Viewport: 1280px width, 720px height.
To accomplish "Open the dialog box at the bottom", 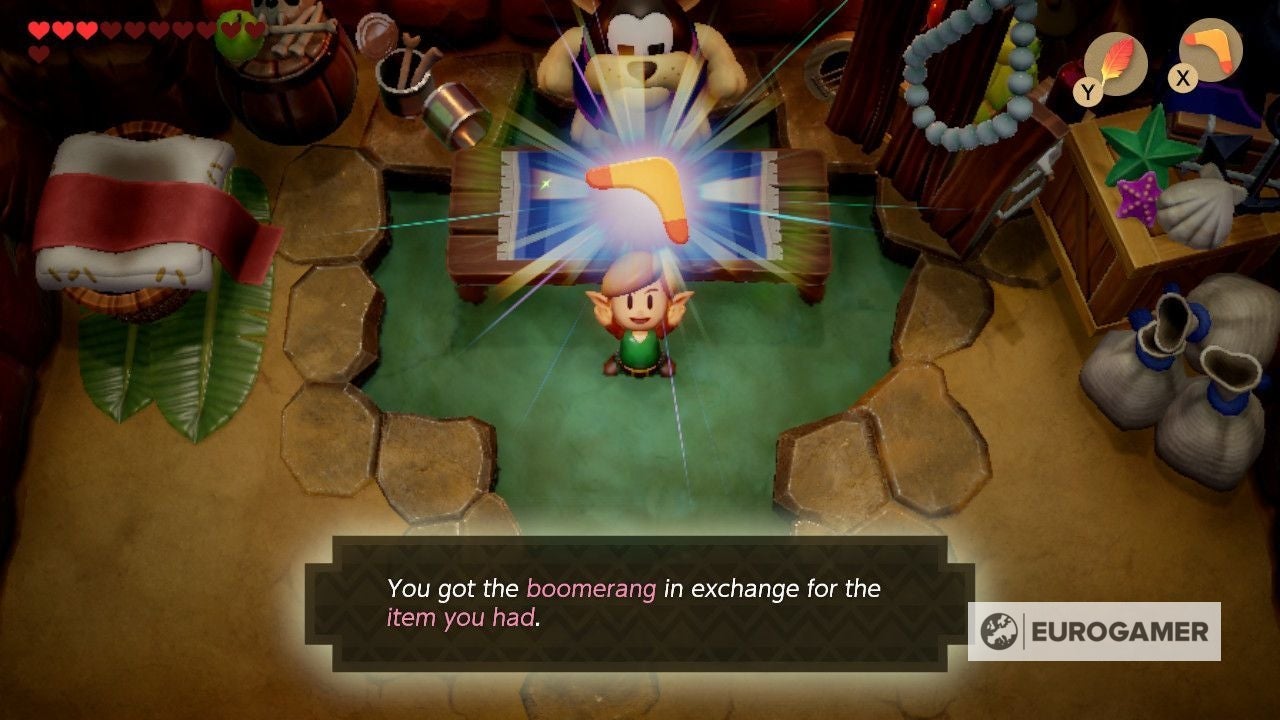I will [640, 600].
